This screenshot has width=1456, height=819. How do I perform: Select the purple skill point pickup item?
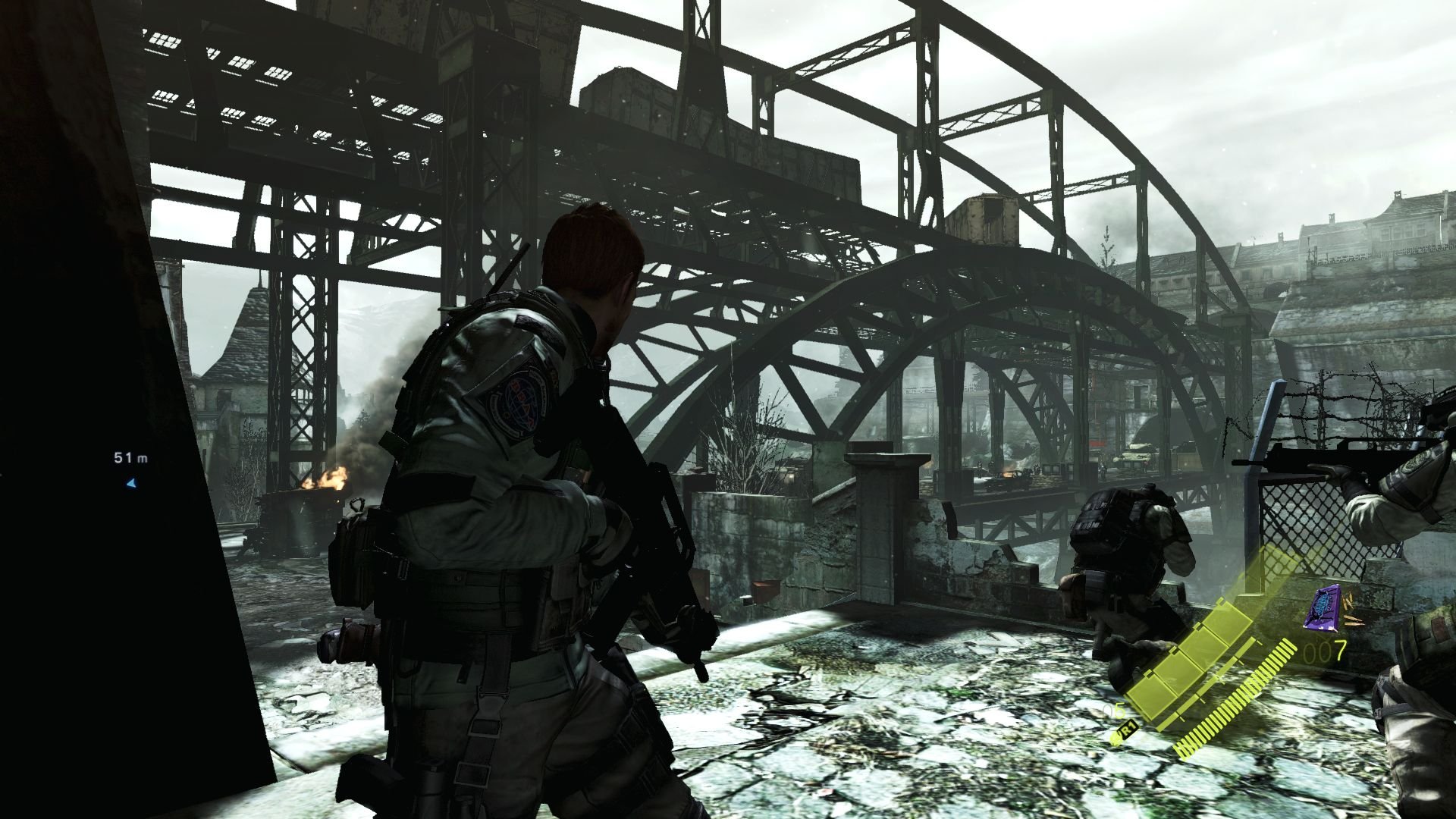tap(1323, 608)
